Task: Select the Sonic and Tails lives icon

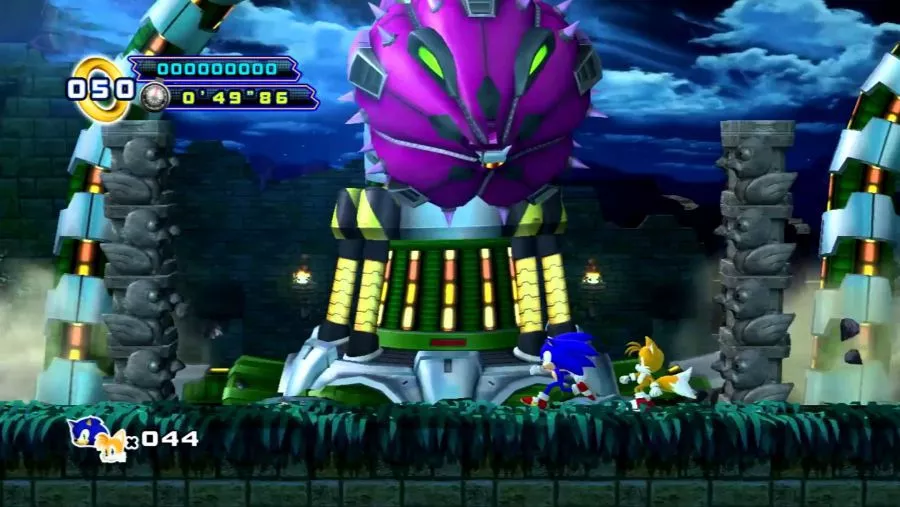Action: click(x=98, y=438)
